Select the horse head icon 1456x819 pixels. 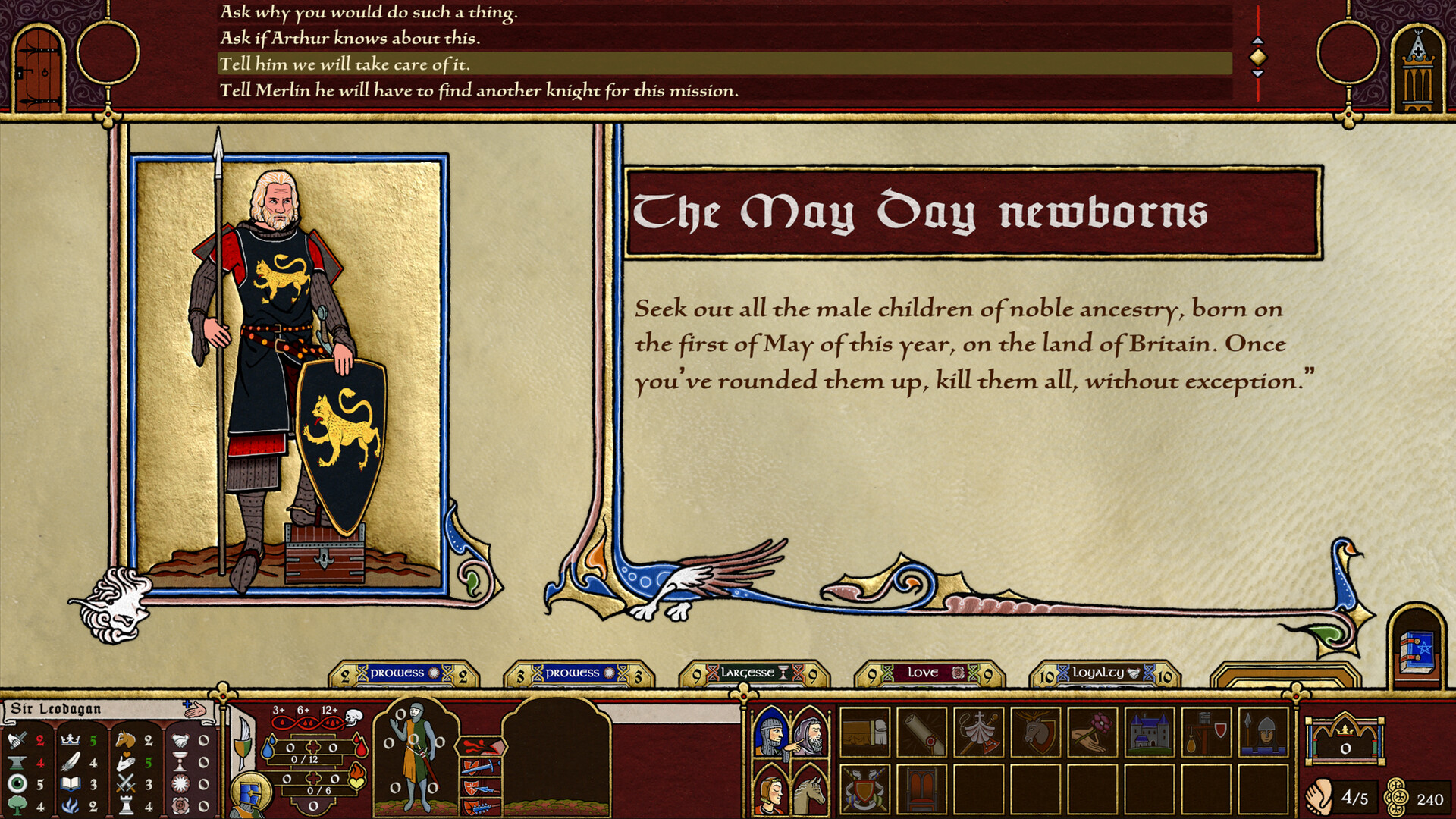click(x=810, y=789)
